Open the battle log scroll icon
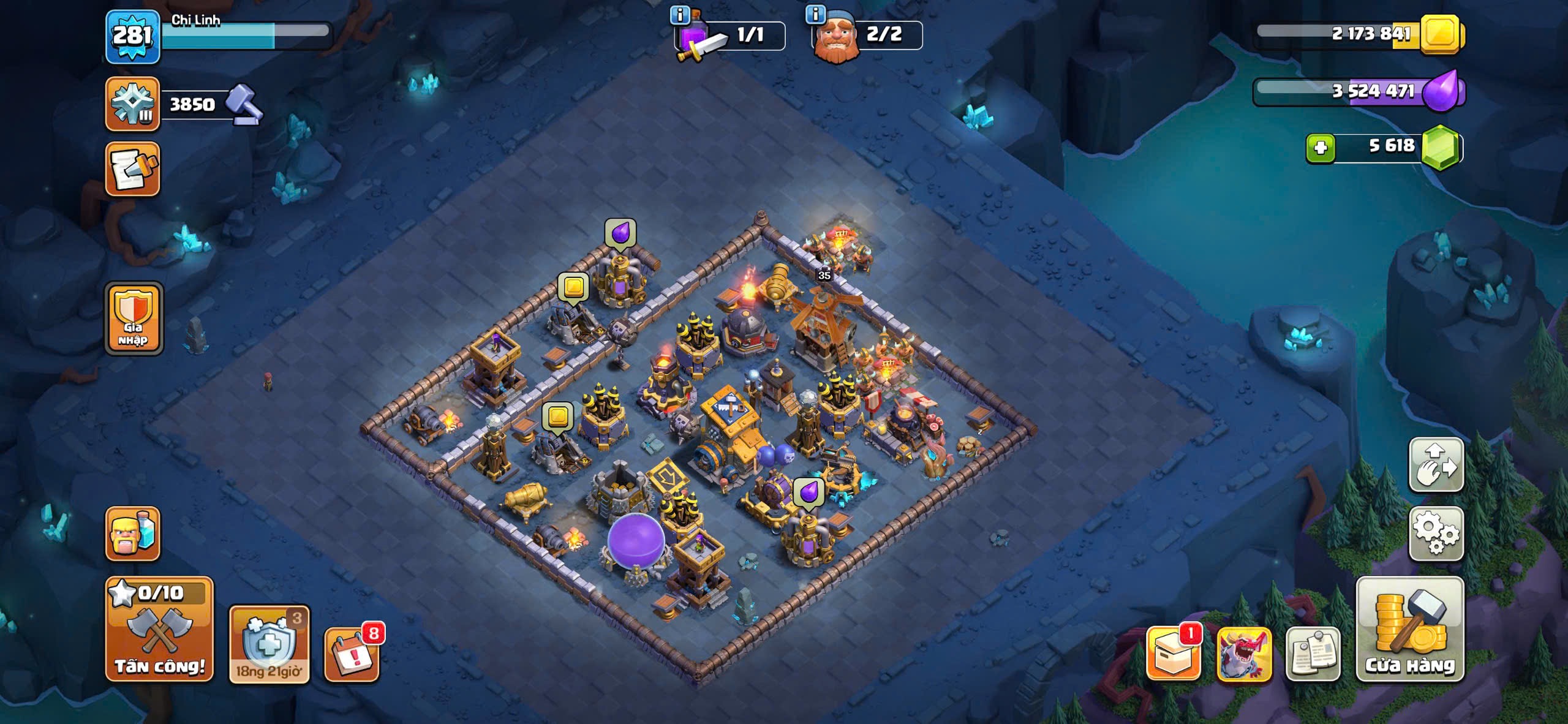Viewport: 1568px width, 724px height. (x=132, y=170)
